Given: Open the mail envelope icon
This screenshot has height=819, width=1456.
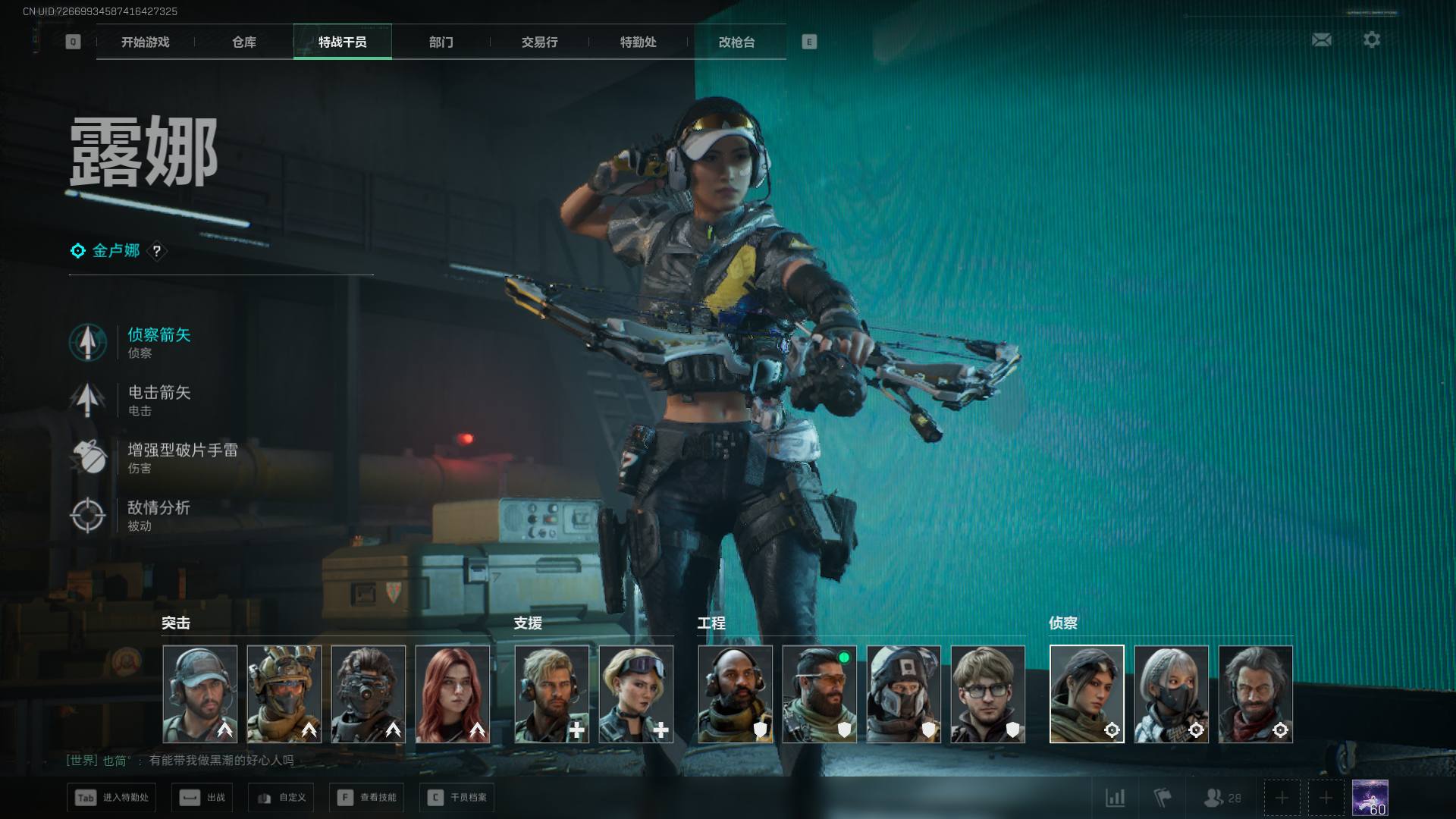Looking at the screenshot, I should pyautogui.click(x=1321, y=39).
